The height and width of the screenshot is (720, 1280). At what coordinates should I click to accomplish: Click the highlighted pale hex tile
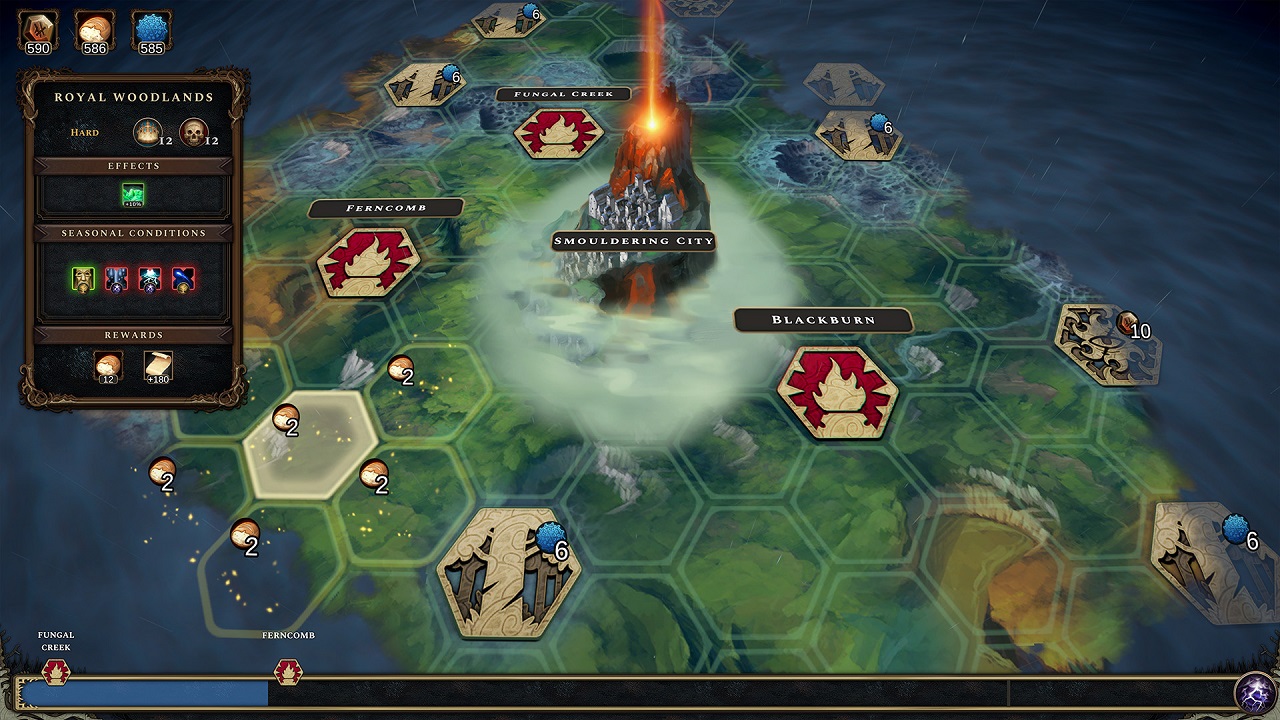click(x=311, y=443)
